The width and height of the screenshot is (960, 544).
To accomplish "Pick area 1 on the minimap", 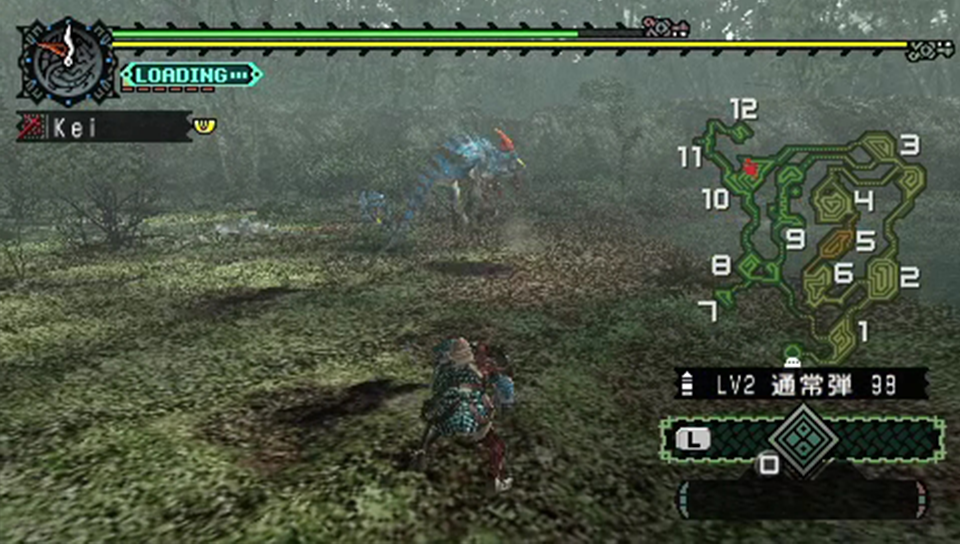I will click(x=863, y=330).
